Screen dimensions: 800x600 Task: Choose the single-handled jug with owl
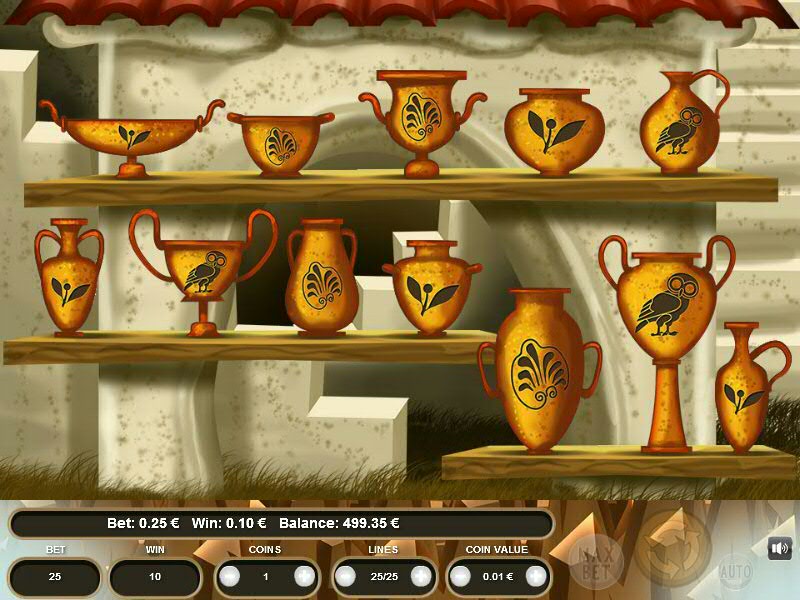[680, 125]
